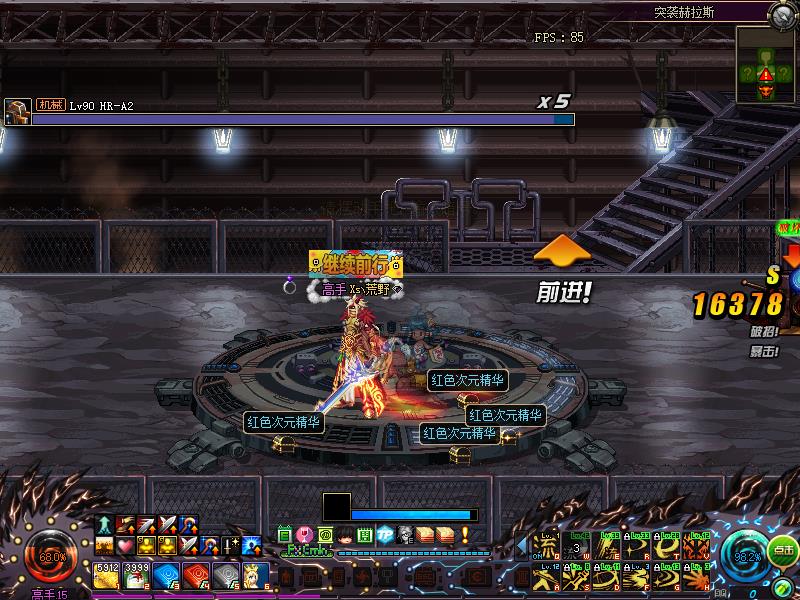
Task: Activate the Lv.3 skill on H slot
Action: click(x=699, y=576)
